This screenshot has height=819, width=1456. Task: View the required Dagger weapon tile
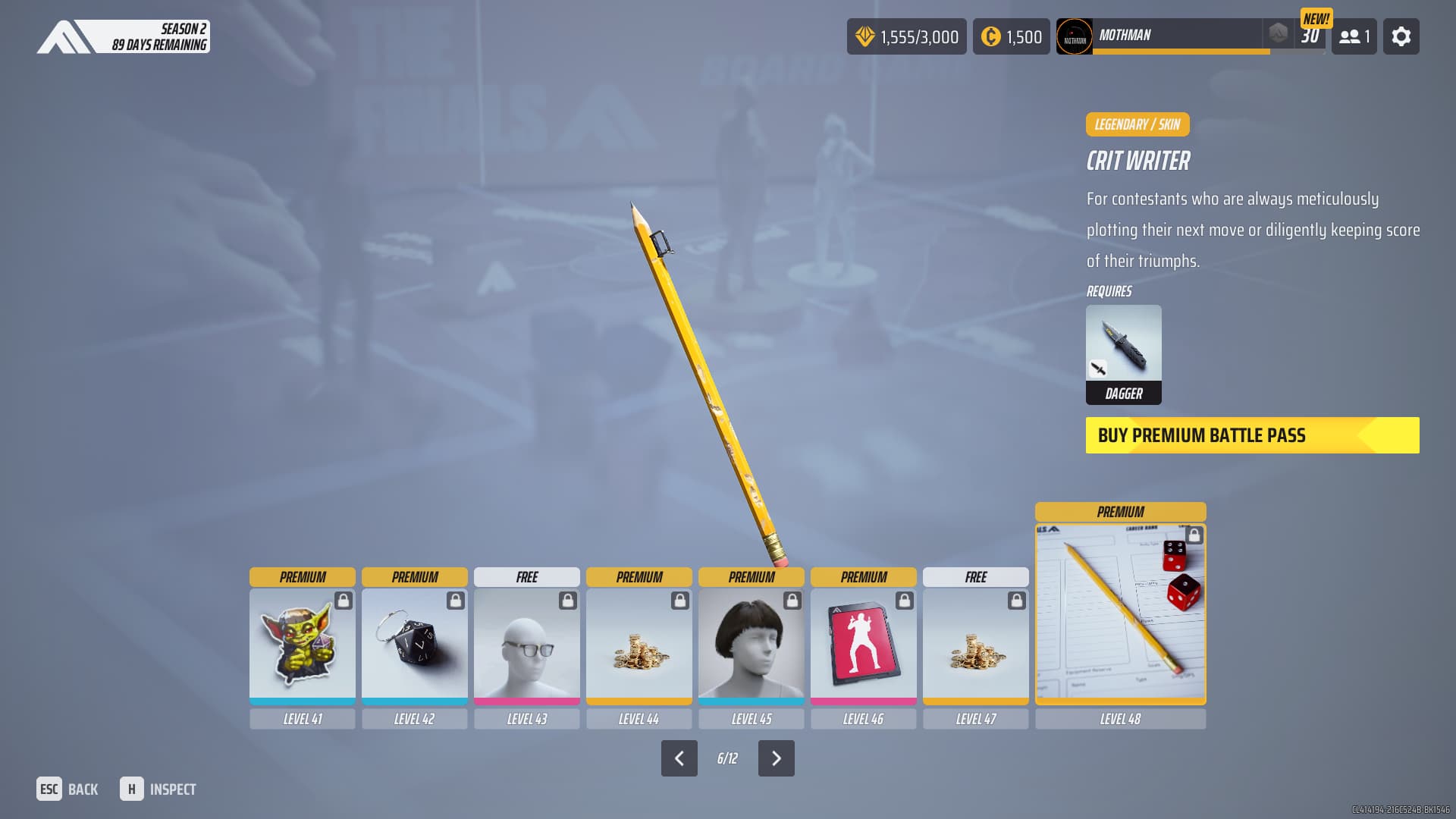pos(1123,354)
